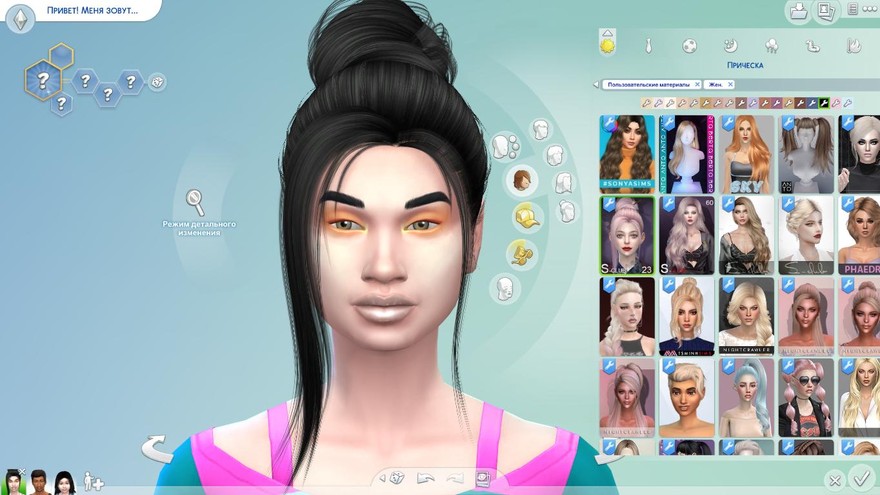Viewport: 880px width, 495px height.
Task: Switch to the formal outfit tie tab
Action: (x=648, y=46)
